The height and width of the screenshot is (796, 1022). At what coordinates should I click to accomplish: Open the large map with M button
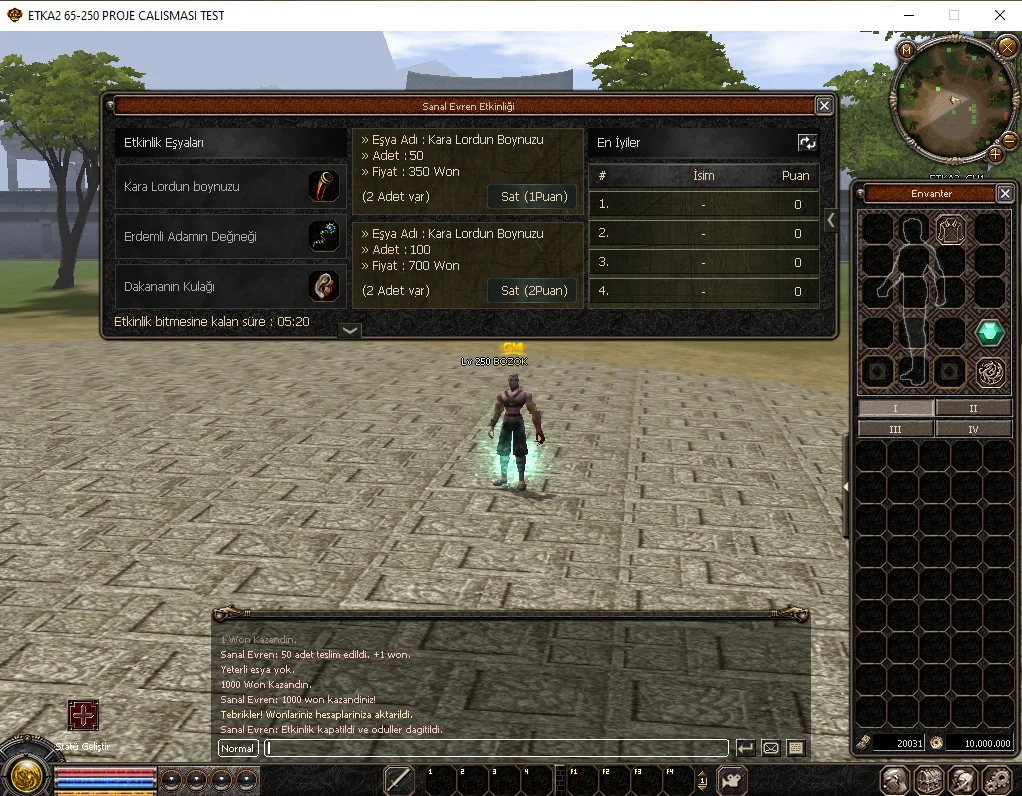tap(906, 49)
